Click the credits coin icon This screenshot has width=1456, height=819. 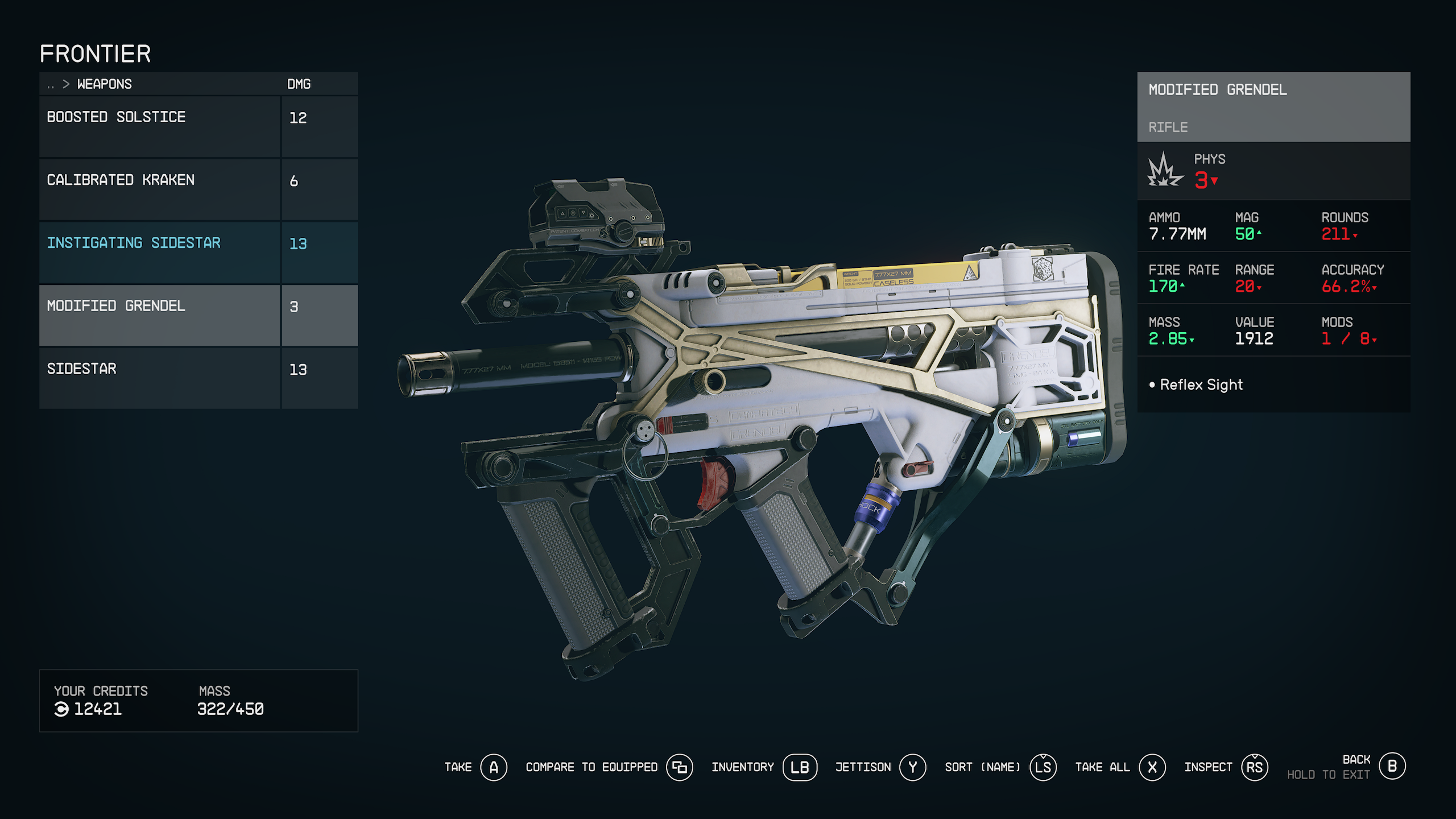(x=63, y=709)
